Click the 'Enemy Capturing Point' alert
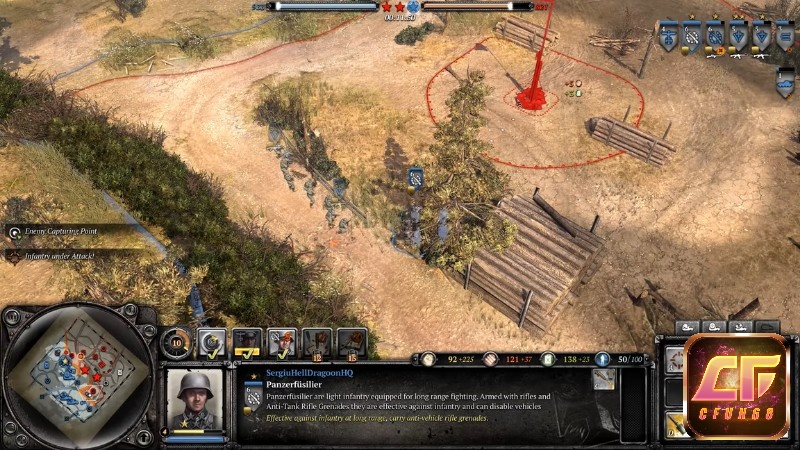 (70, 232)
